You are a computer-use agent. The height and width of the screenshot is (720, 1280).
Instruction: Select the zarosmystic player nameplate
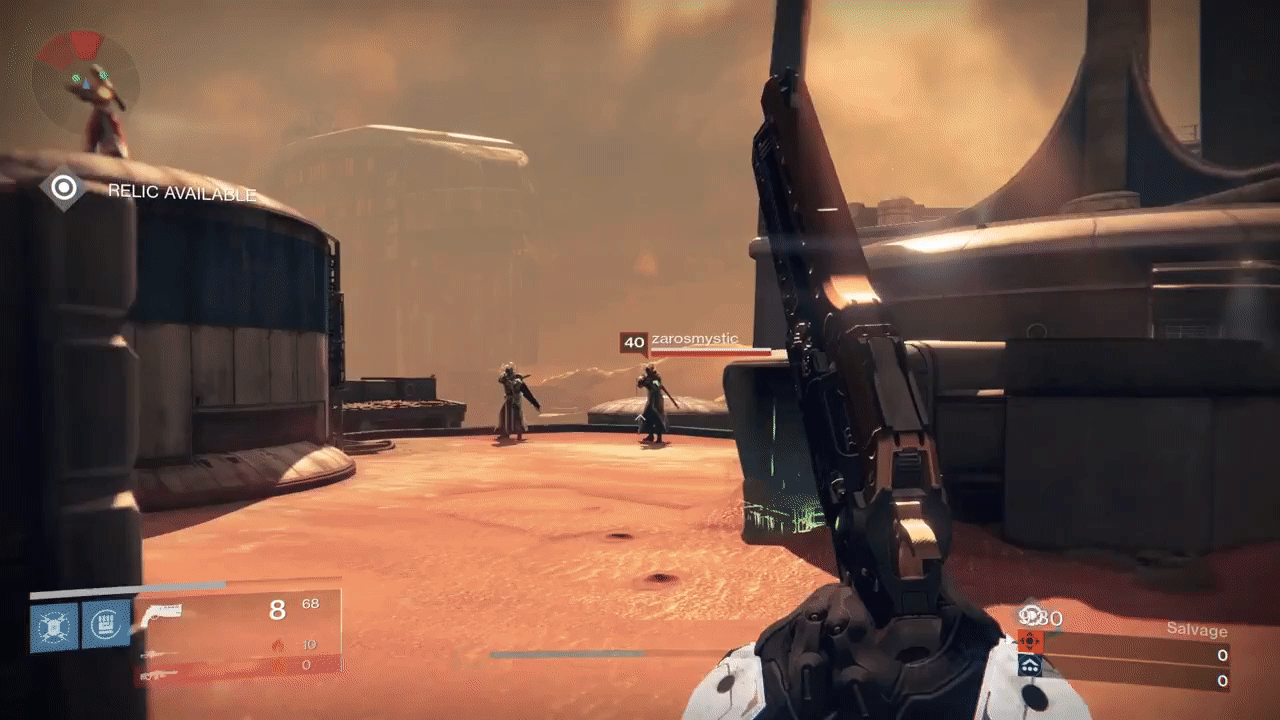pos(694,340)
